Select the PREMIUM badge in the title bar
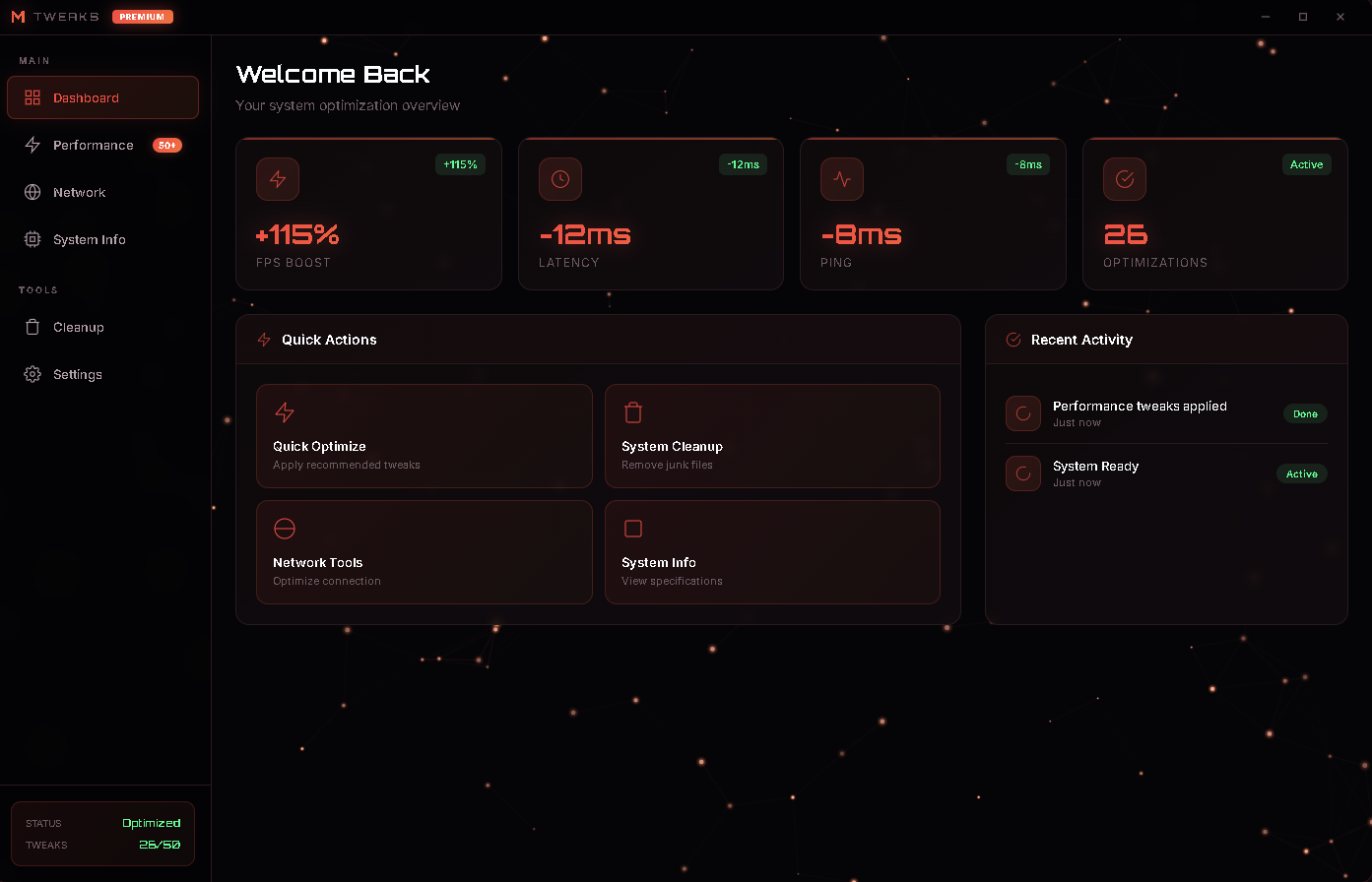 click(142, 16)
